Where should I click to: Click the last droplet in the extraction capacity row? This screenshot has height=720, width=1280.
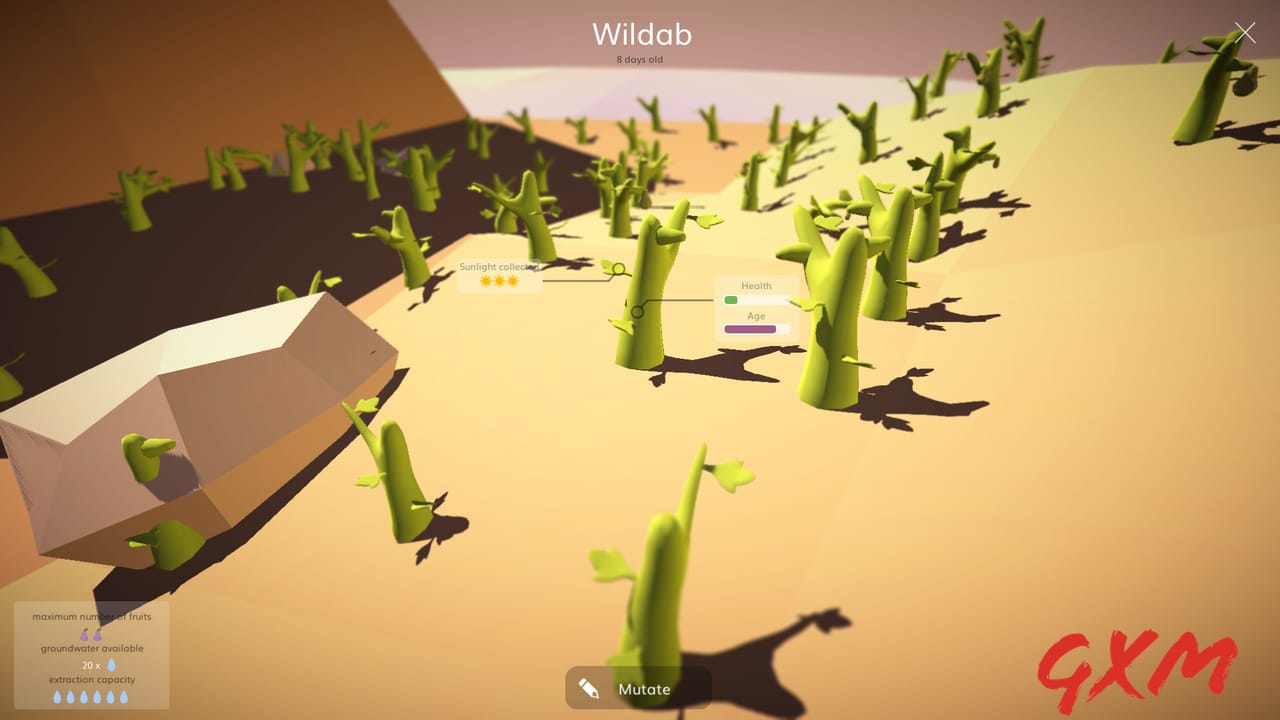123,696
